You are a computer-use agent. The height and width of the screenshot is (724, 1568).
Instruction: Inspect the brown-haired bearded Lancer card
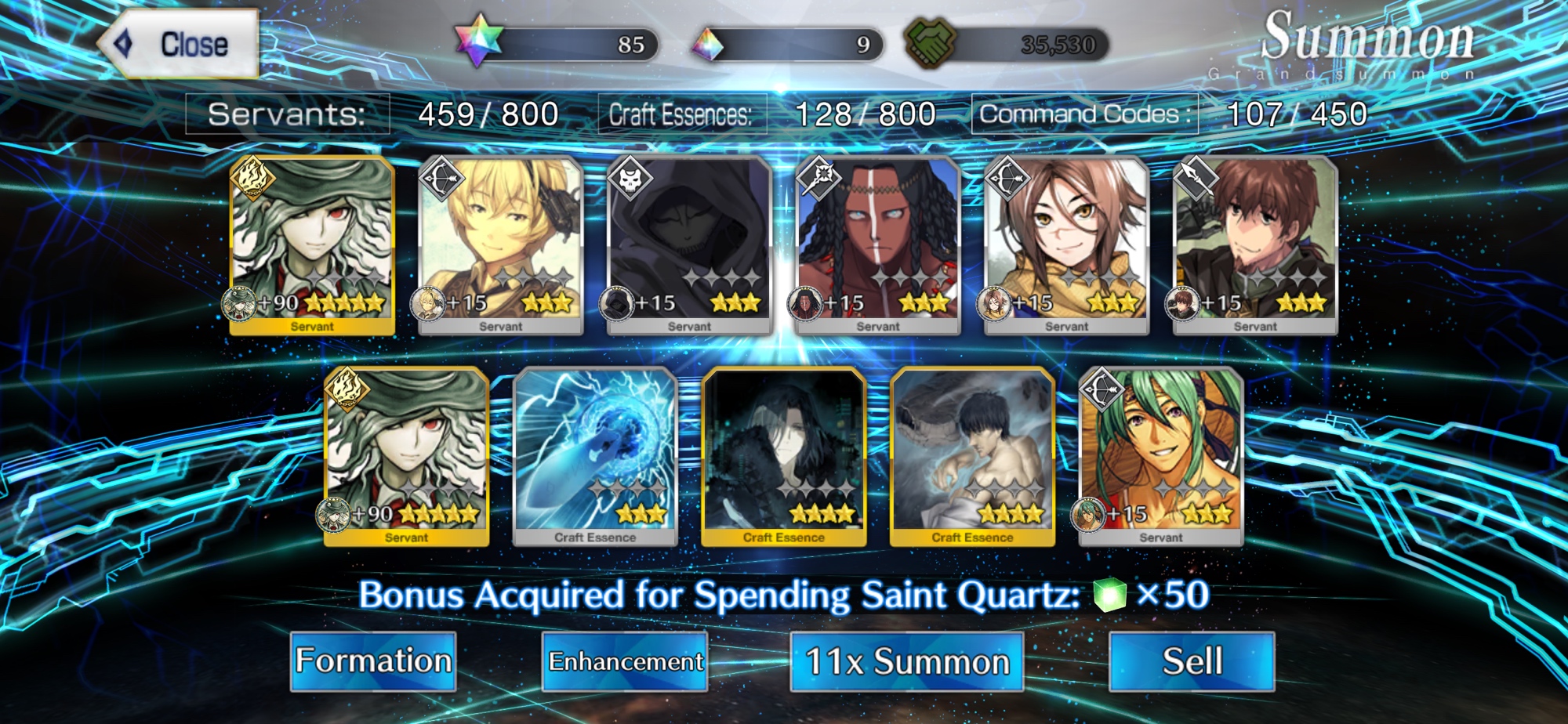[x=1255, y=244]
